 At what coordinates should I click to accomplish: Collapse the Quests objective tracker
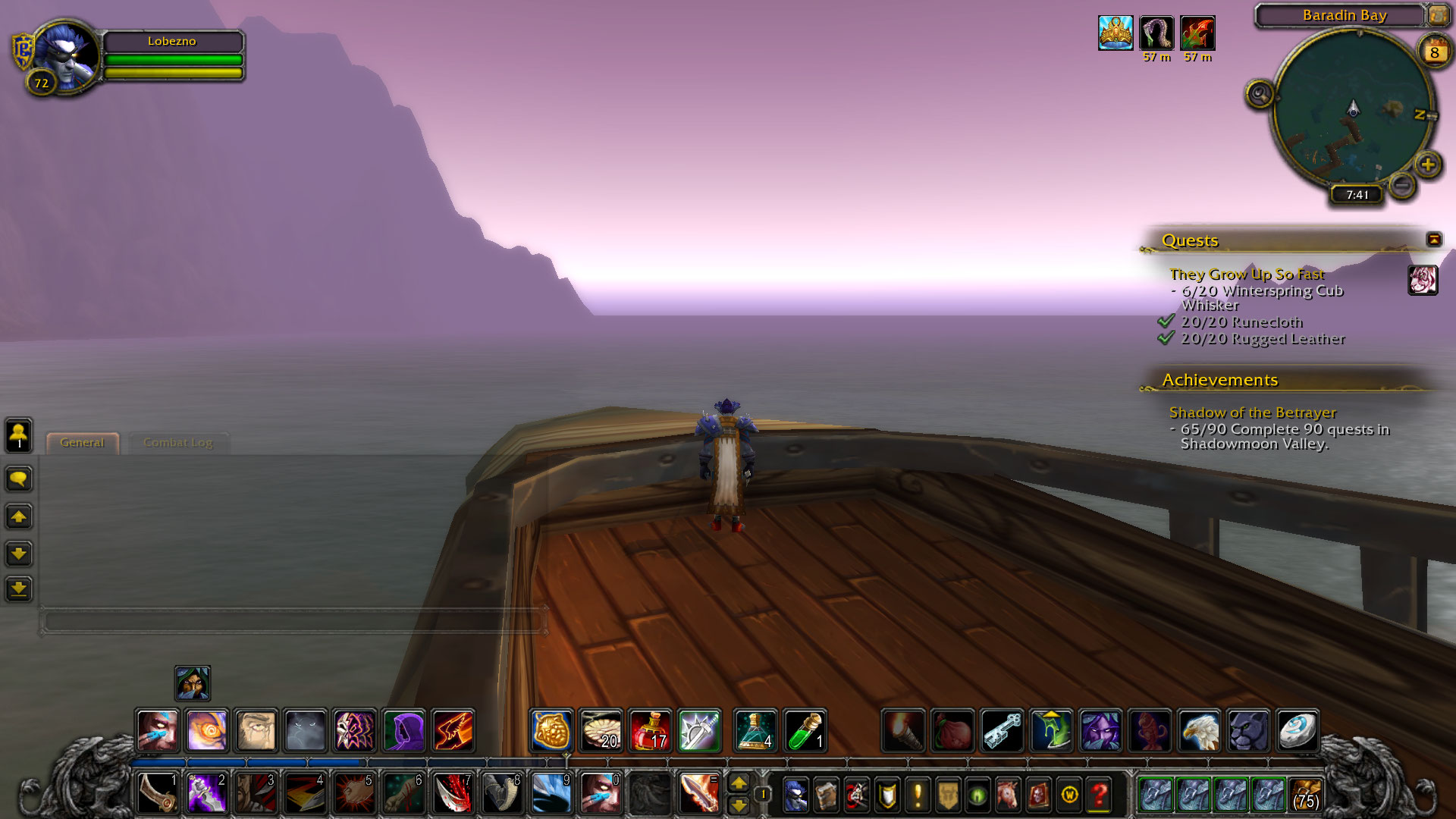[x=1433, y=240]
